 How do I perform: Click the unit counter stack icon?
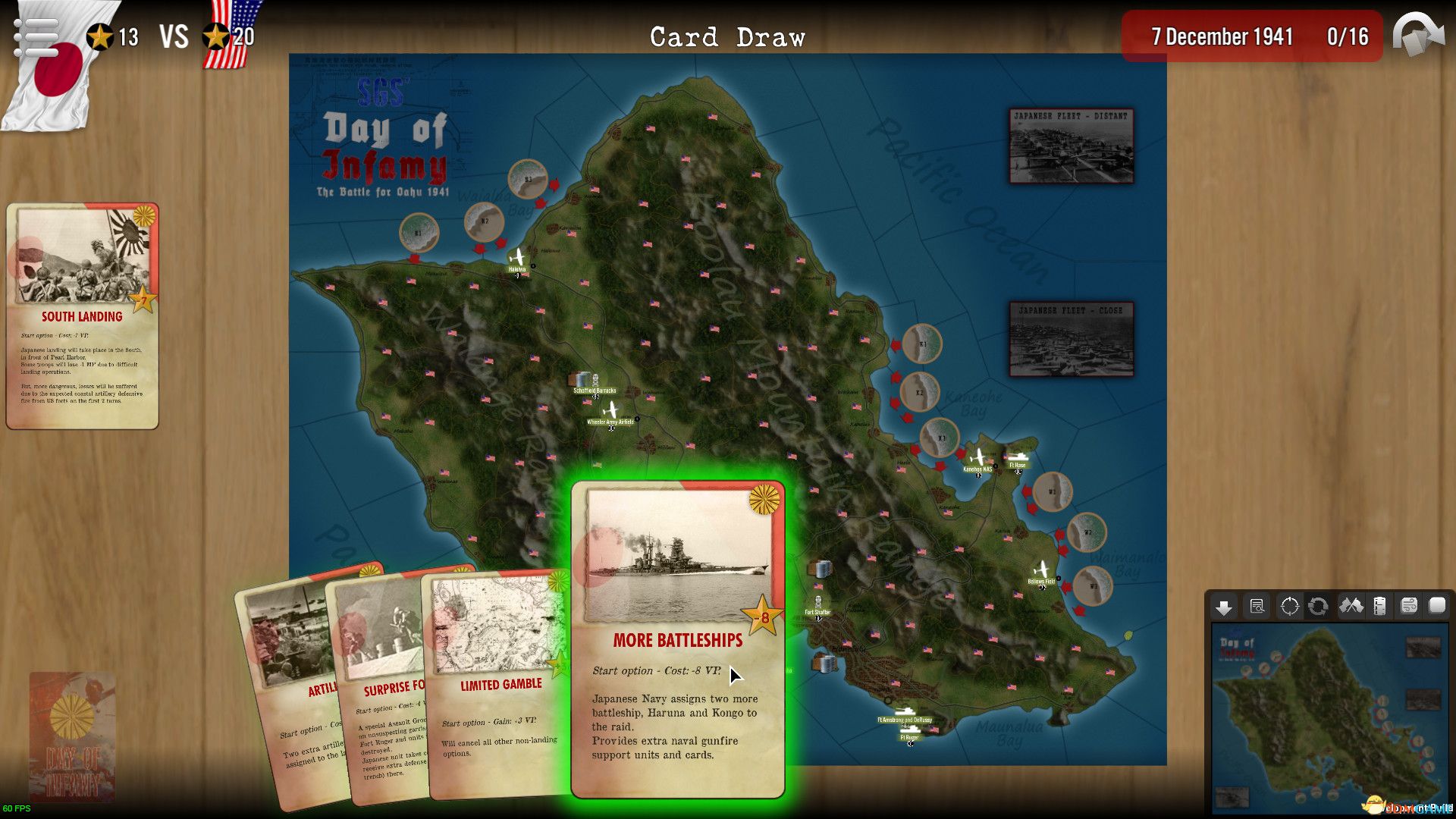click(x=1379, y=607)
